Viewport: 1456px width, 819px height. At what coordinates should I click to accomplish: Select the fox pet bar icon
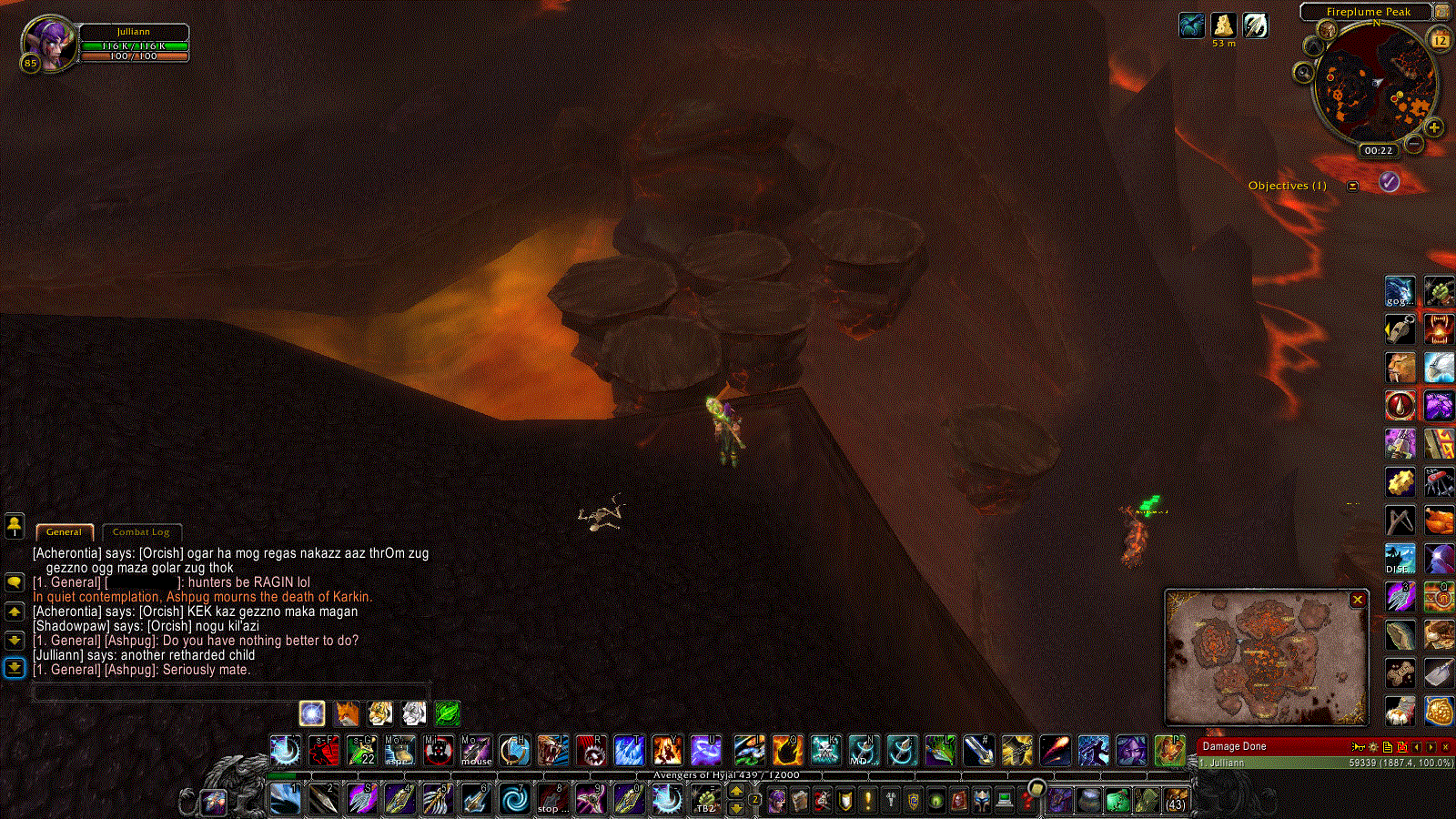click(347, 713)
